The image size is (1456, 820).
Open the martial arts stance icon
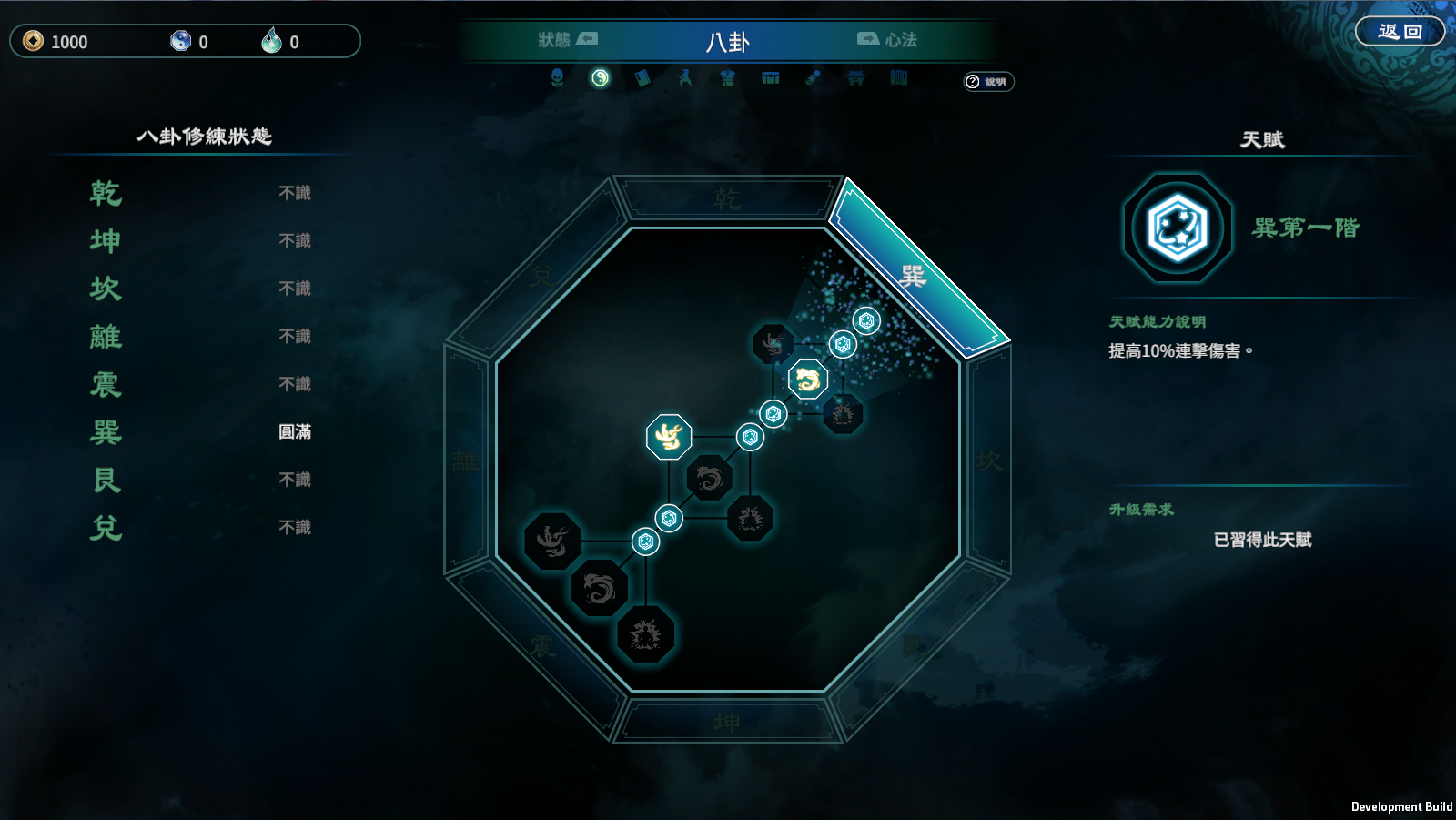(x=685, y=78)
